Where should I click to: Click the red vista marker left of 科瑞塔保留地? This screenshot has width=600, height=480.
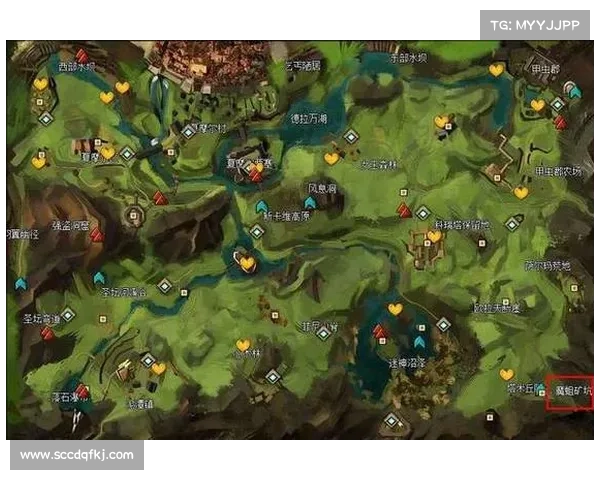click(403, 210)
